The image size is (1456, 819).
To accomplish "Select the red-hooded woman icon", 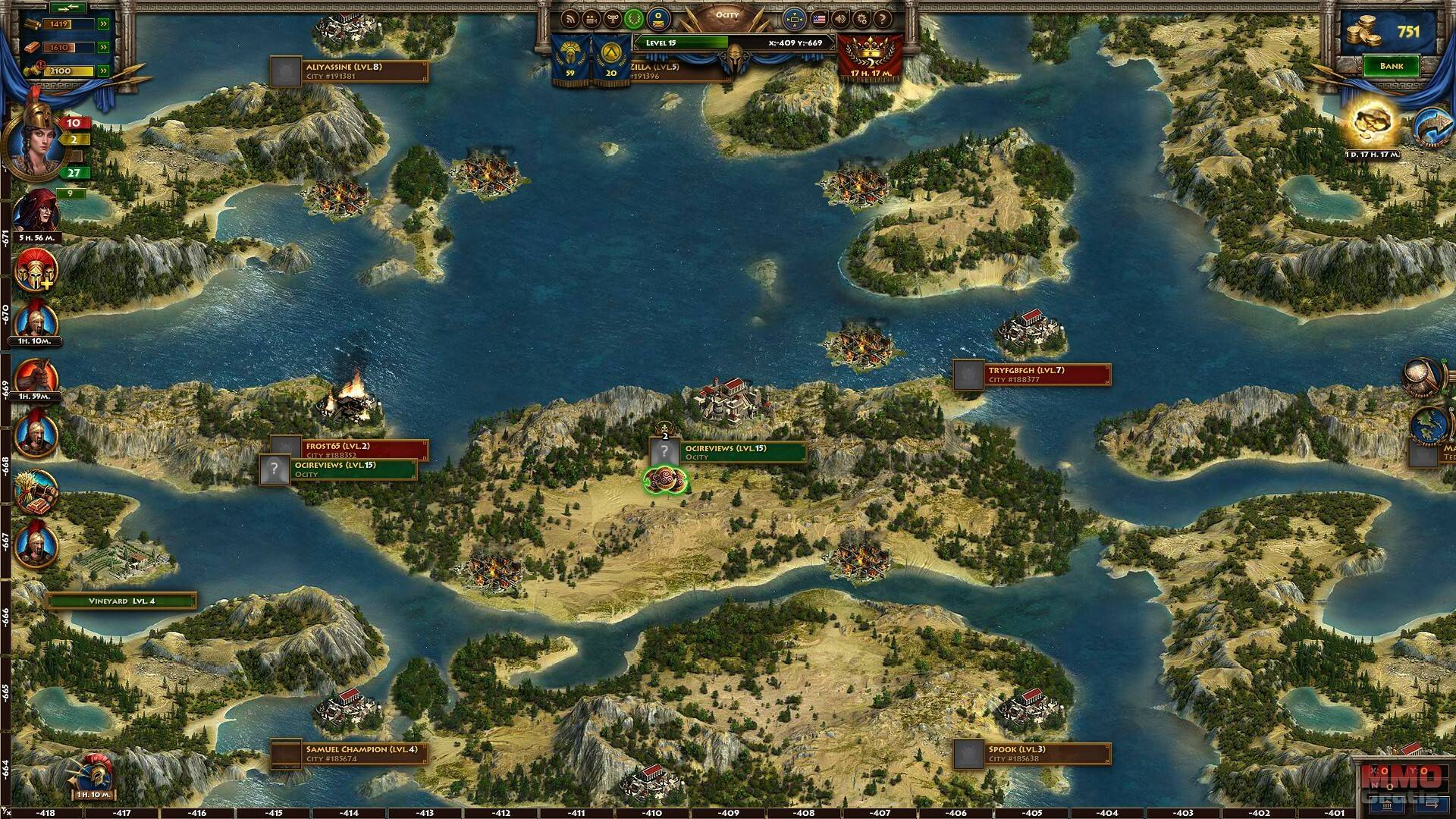I will (36, 212).
